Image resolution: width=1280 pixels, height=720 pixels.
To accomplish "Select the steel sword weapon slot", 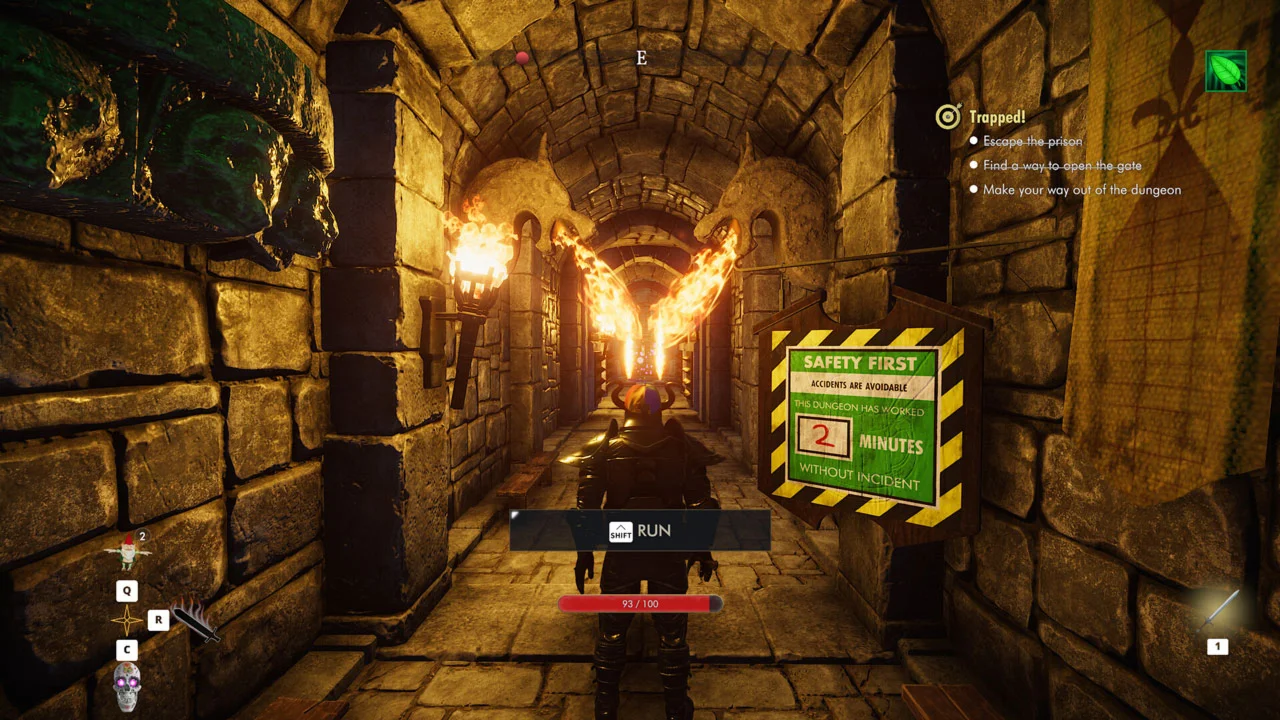I will [1221, 609].
